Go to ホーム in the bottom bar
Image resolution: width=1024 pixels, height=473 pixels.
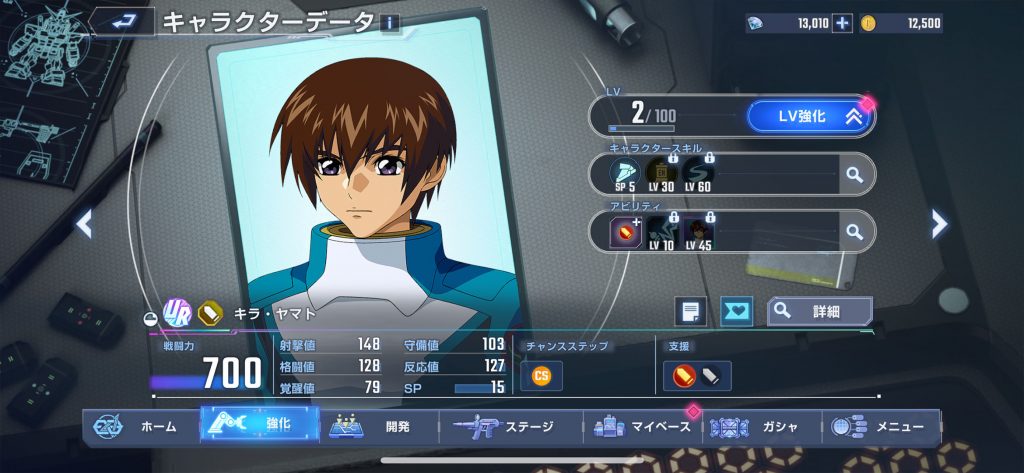coord(140,426)
